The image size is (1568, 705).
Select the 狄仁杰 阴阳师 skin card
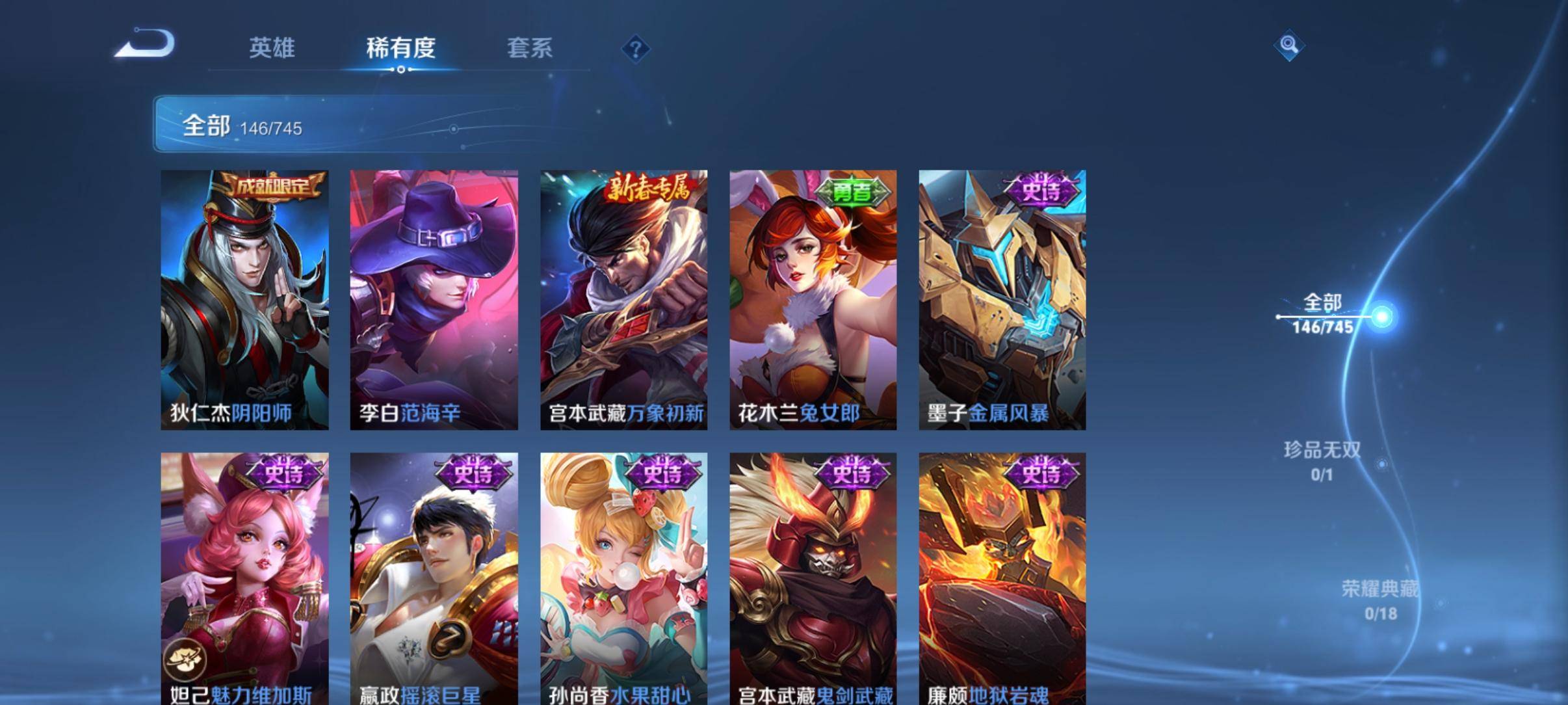(x=244, y=299)
